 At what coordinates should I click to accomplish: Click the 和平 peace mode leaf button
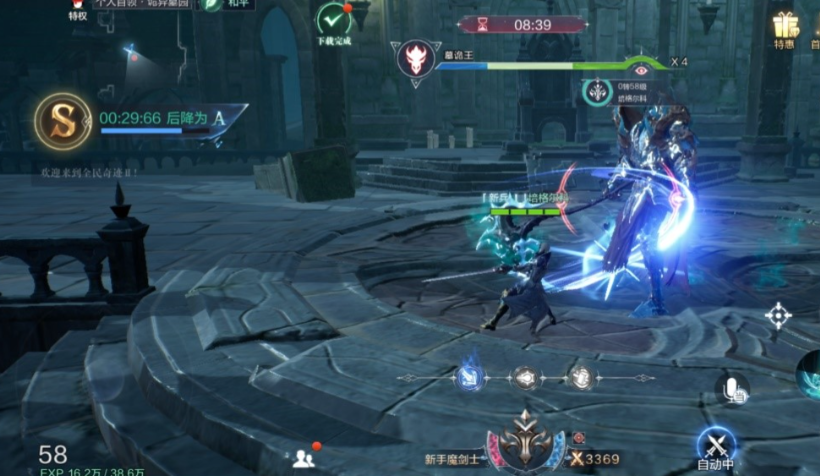coord(213,4)
